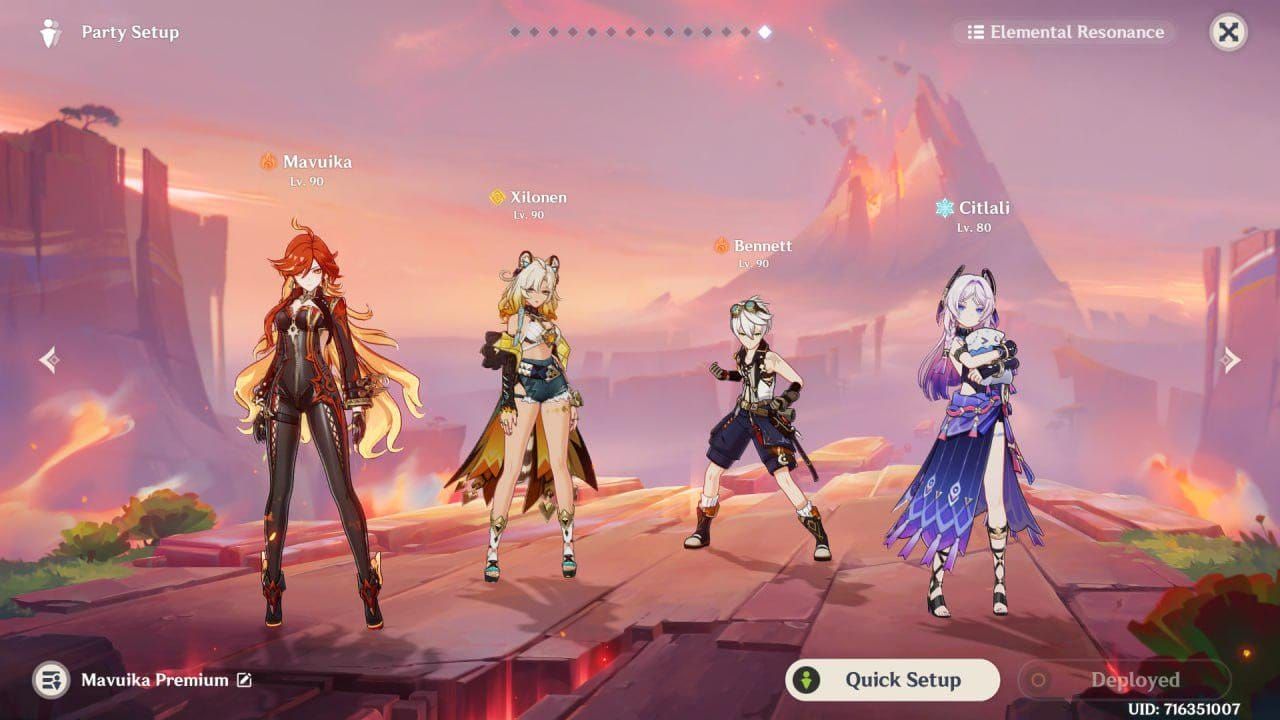
Task: Edit the team name using the pencil icon
Action: 243,680
